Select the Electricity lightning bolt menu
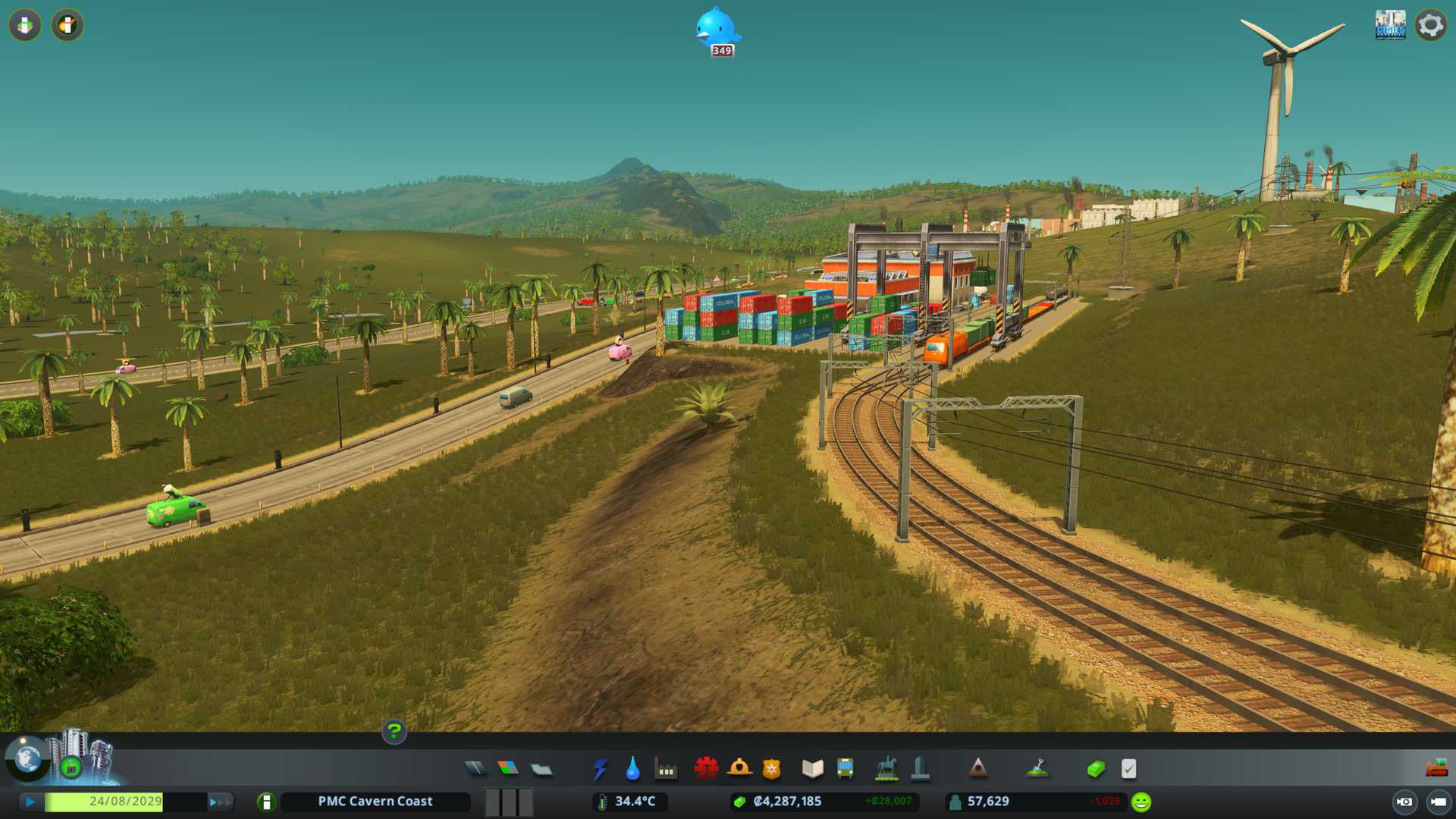1456x819 pixels. click(x=600, y=769)
